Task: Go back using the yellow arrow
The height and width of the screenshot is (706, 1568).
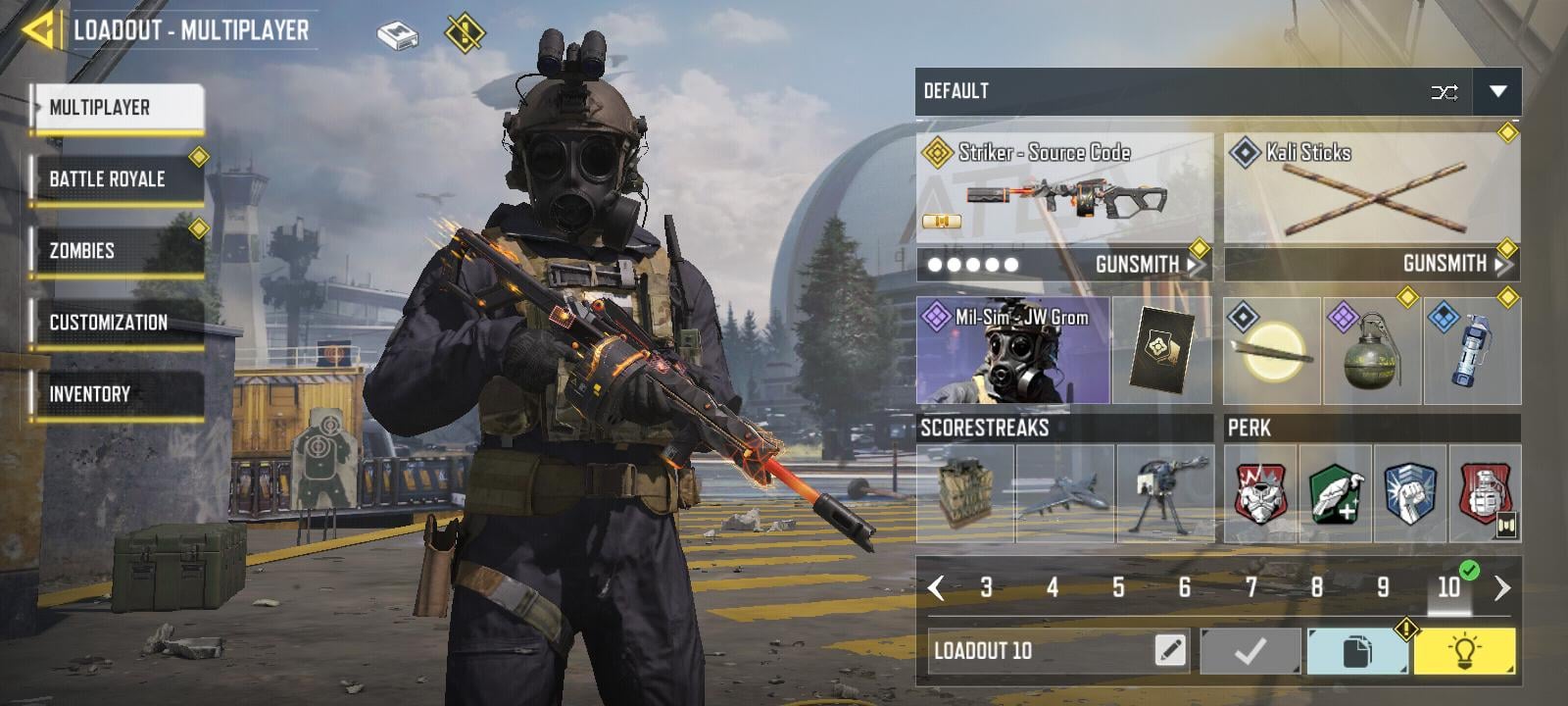Action: coord(37,29)
